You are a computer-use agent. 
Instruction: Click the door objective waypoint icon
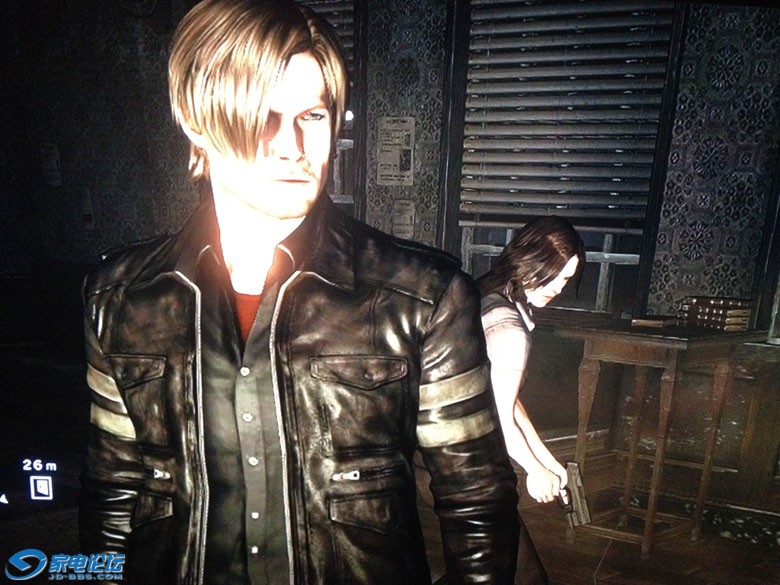click(41, 488)
